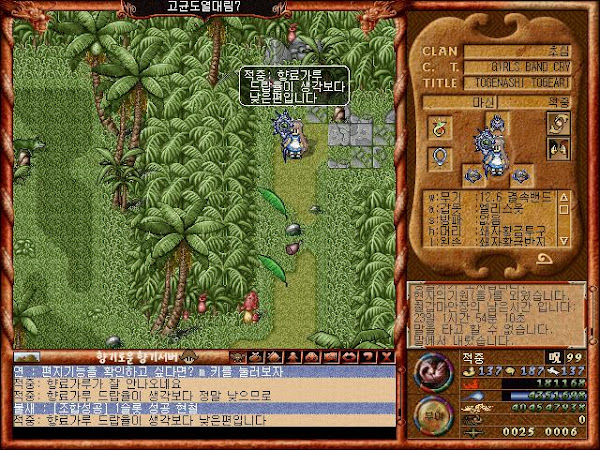The height and width of the screenshot is (450, 600).
Task: Click the swirl button below equipment list
Action: coord(549,258)
